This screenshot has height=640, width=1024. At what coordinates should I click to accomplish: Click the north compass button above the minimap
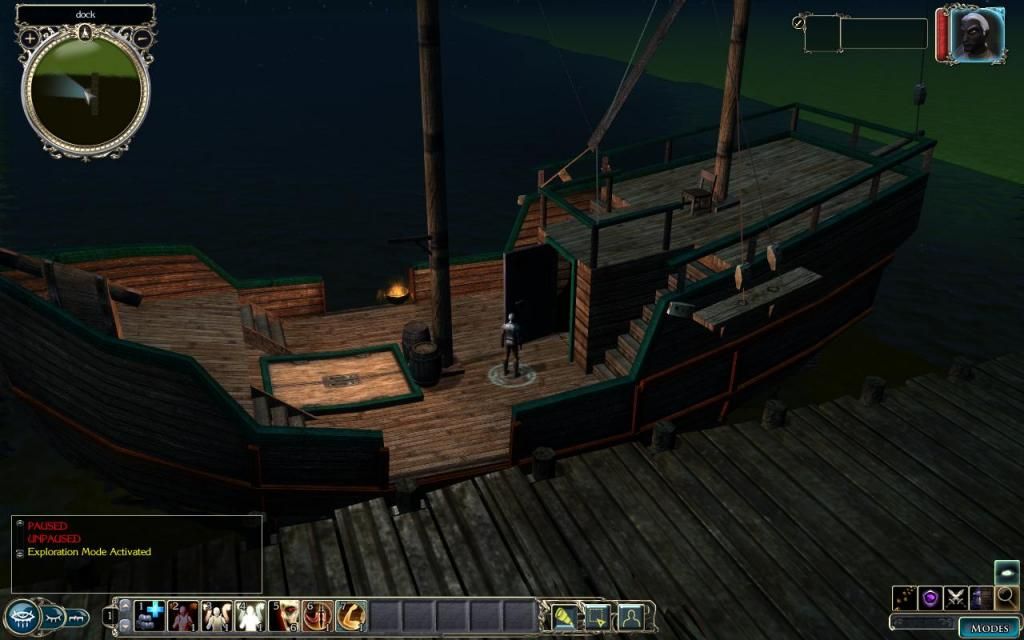86,32
